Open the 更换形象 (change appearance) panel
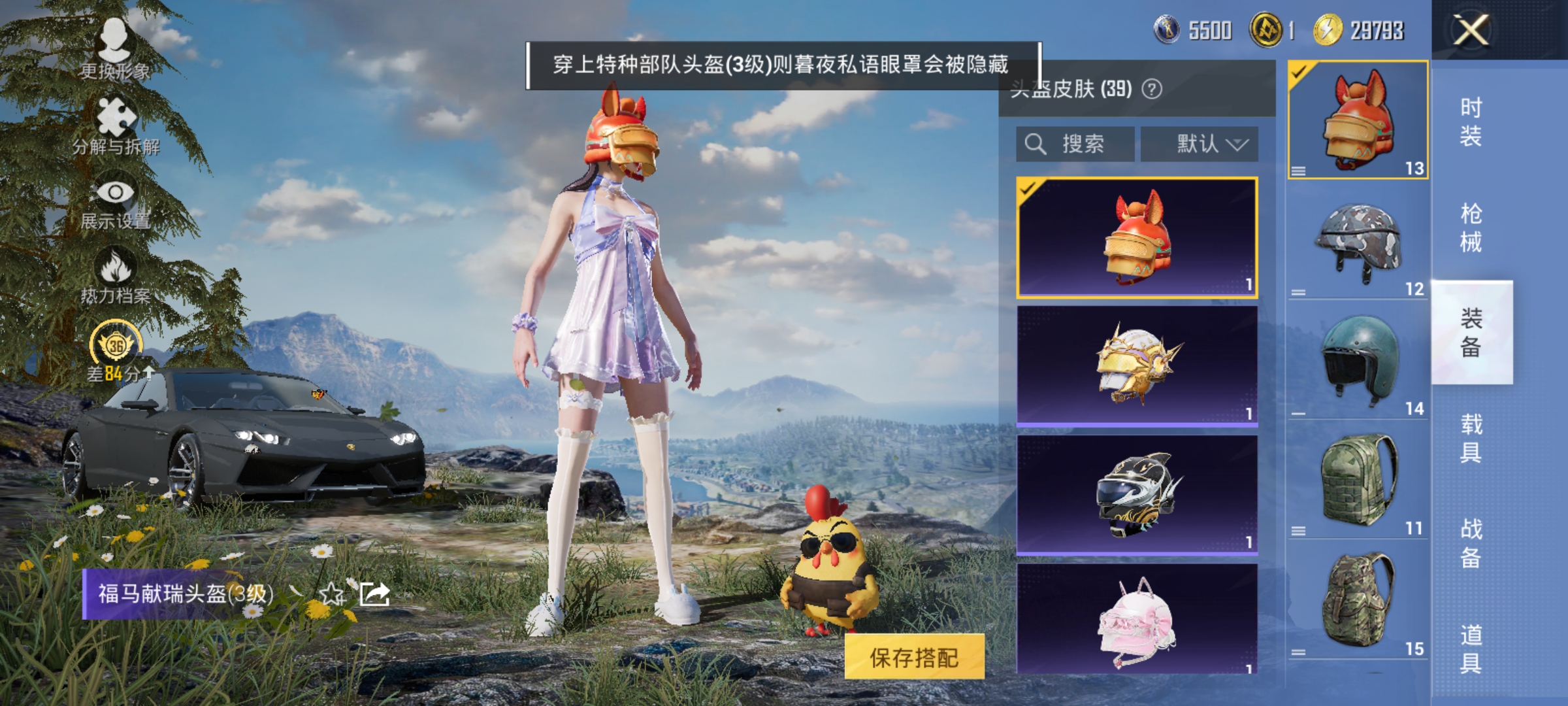The width and height of the screenshot is (1568, 706). [114, 52]
